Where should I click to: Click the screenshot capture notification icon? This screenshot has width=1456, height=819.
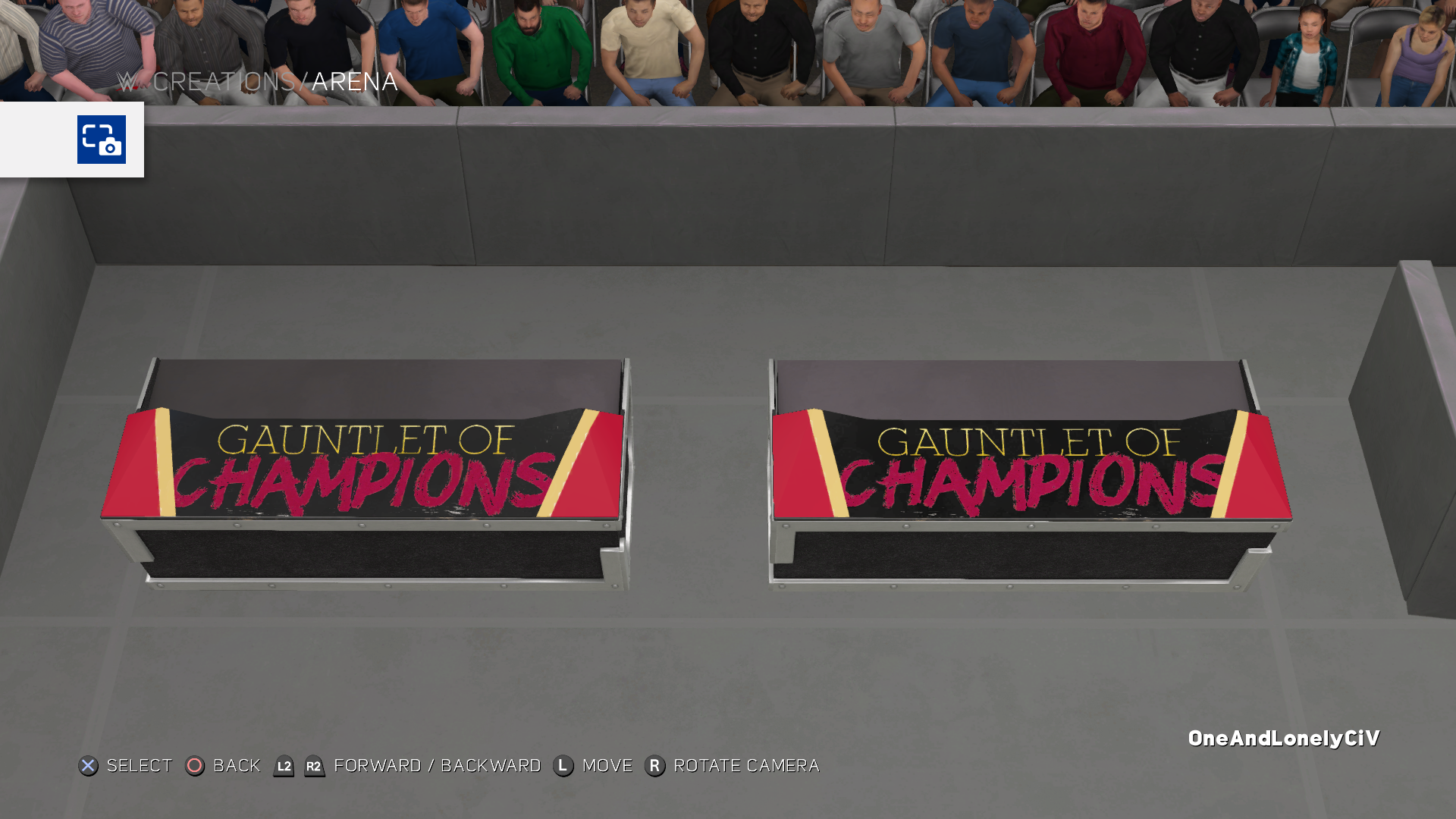[x=101, y=140]
